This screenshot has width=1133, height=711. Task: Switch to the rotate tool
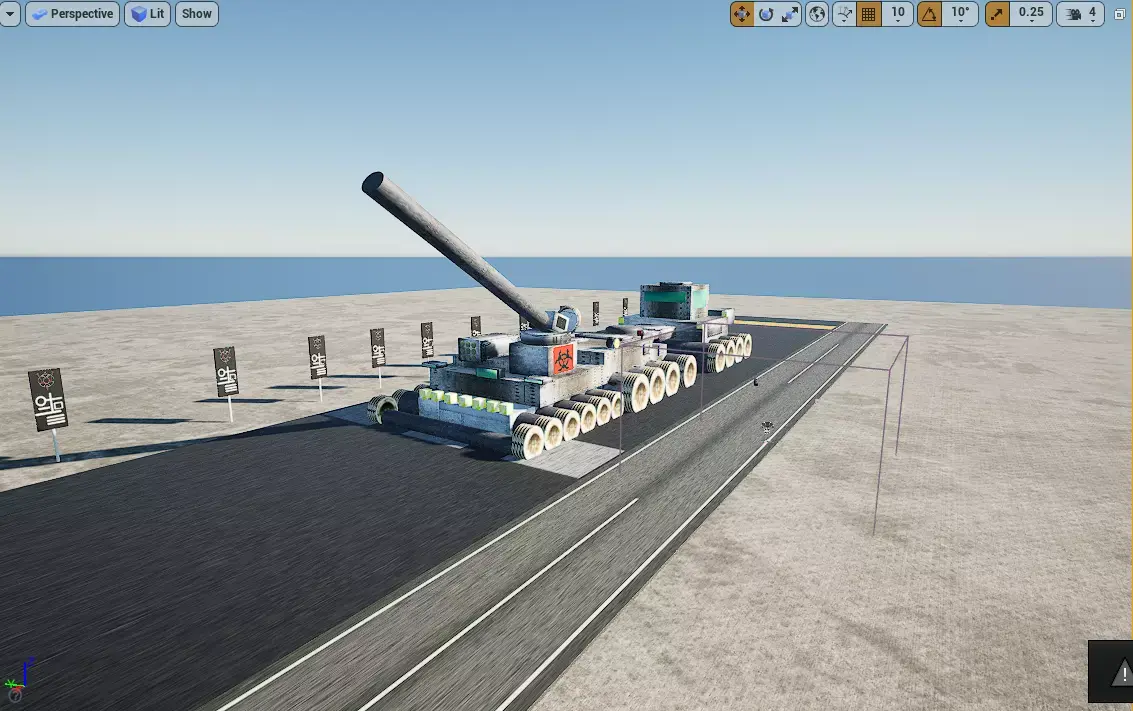coord(766,14)
